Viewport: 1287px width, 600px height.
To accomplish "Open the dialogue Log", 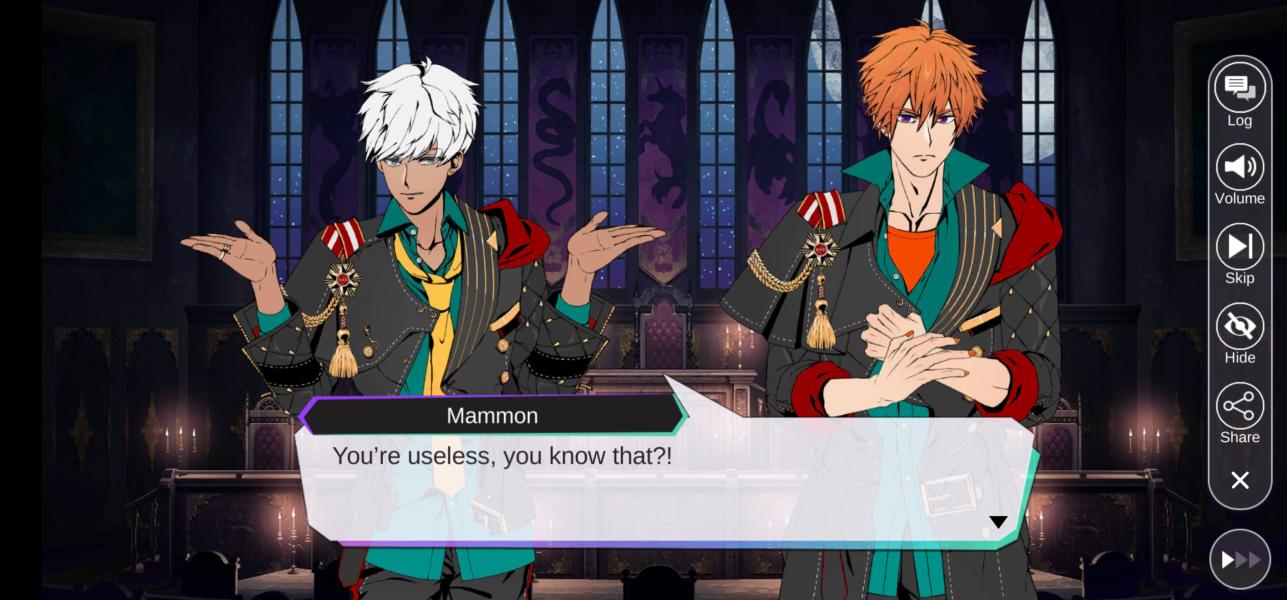I will click(1239, 88).
